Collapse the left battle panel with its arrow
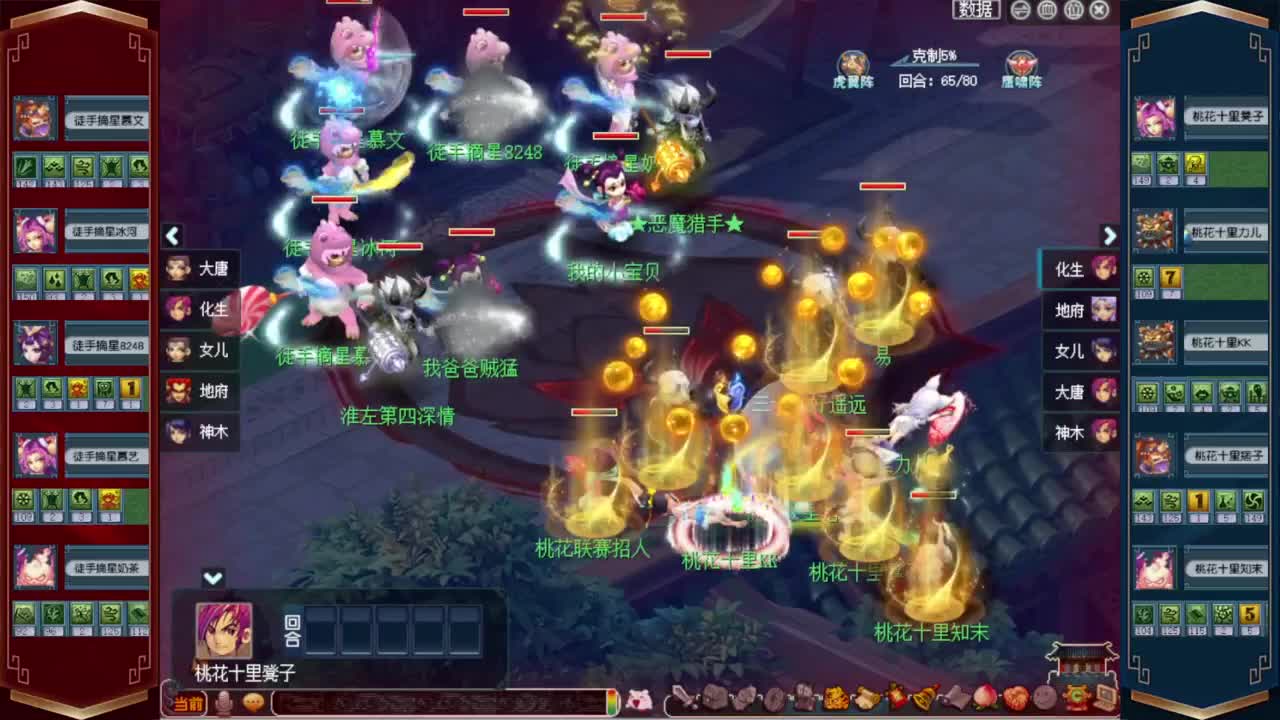 point(173,236)
